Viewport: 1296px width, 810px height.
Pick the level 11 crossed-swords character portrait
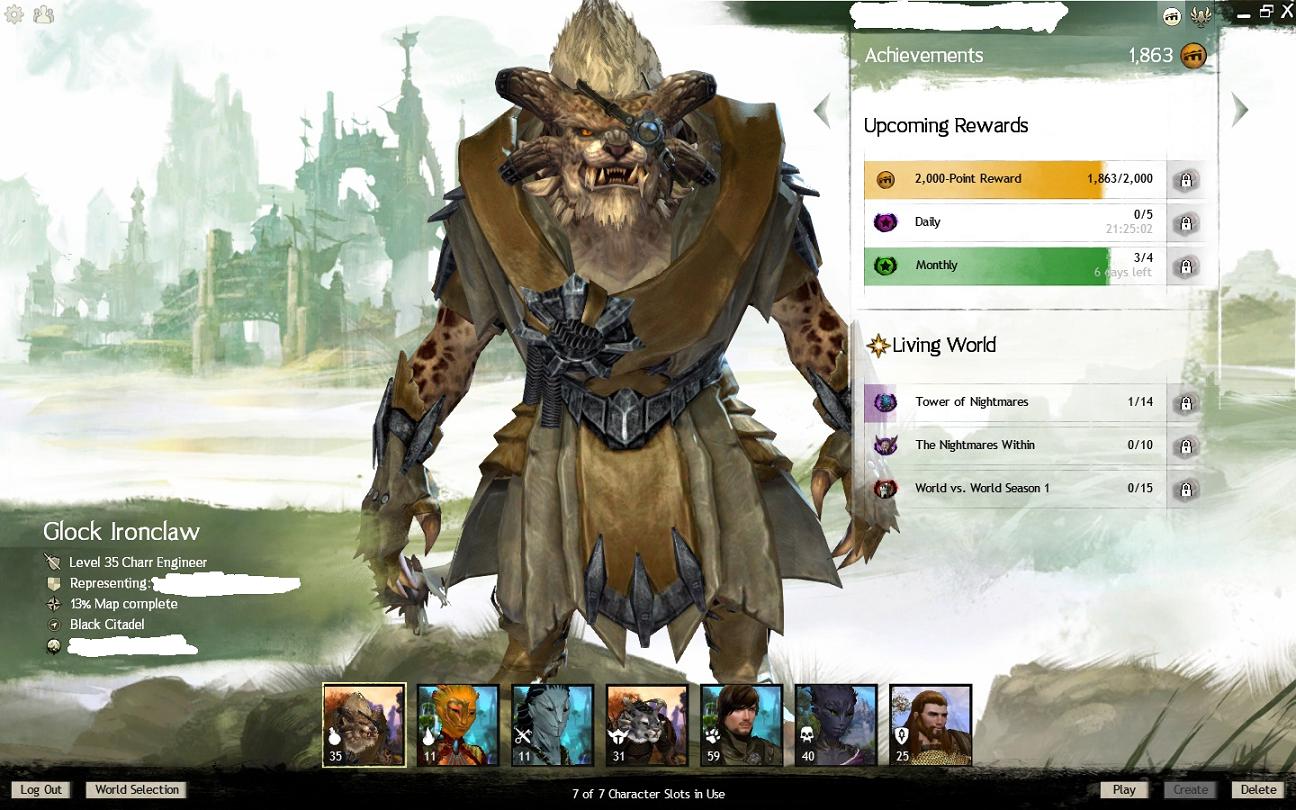pos(553,725)
